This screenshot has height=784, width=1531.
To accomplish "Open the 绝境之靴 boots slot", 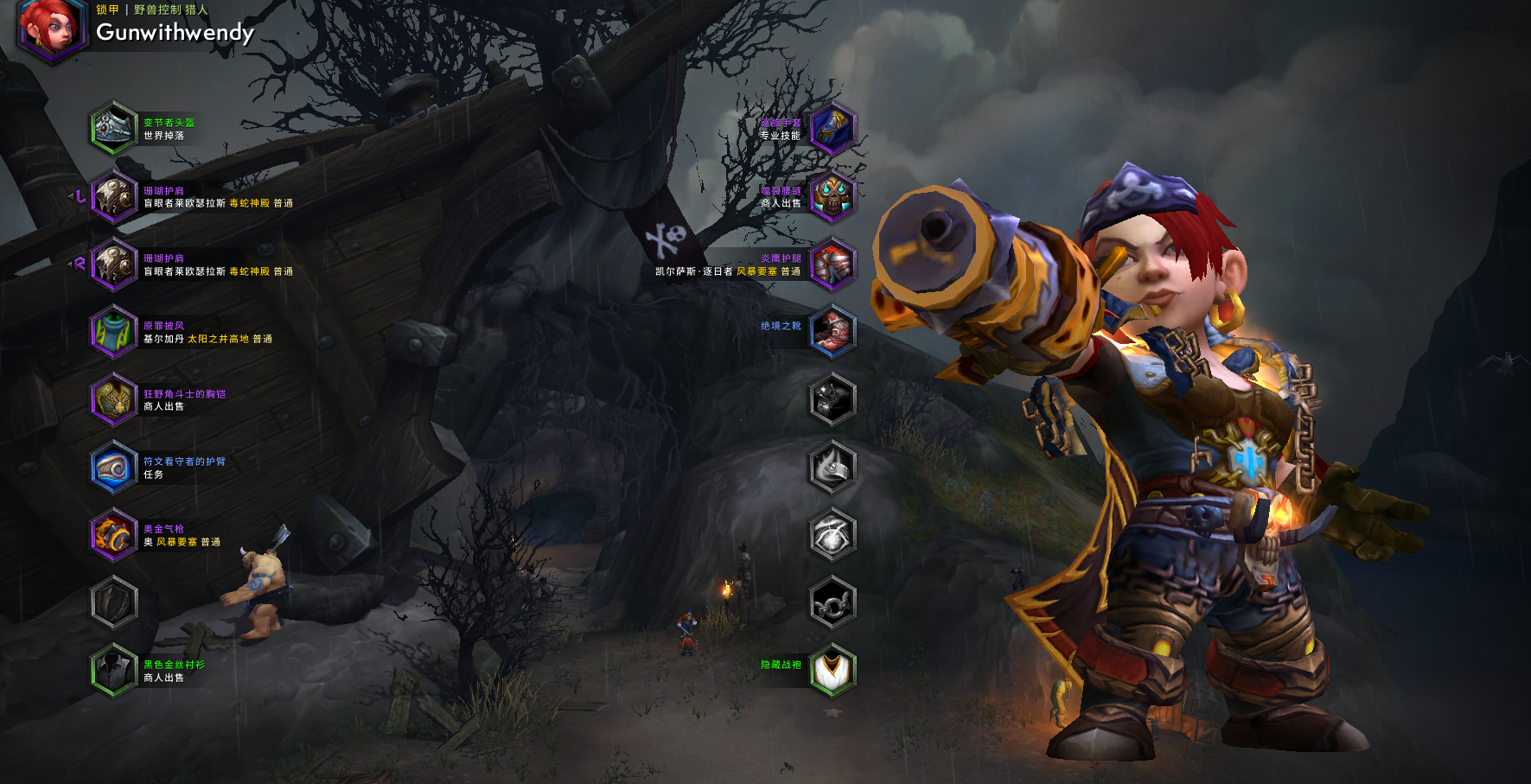I will click(832, 332).
